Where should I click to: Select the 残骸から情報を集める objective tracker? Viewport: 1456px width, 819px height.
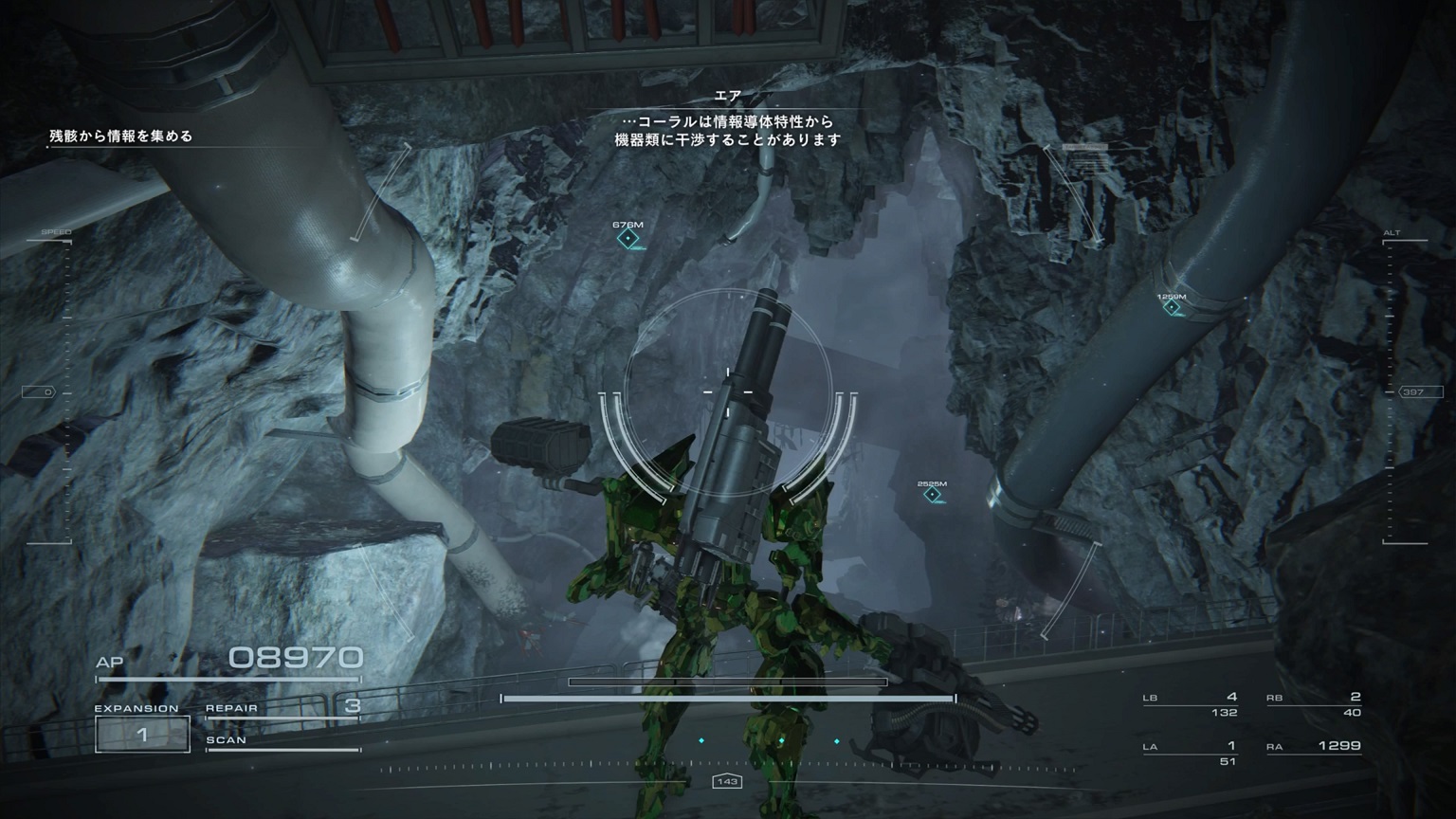click(121, 136)
